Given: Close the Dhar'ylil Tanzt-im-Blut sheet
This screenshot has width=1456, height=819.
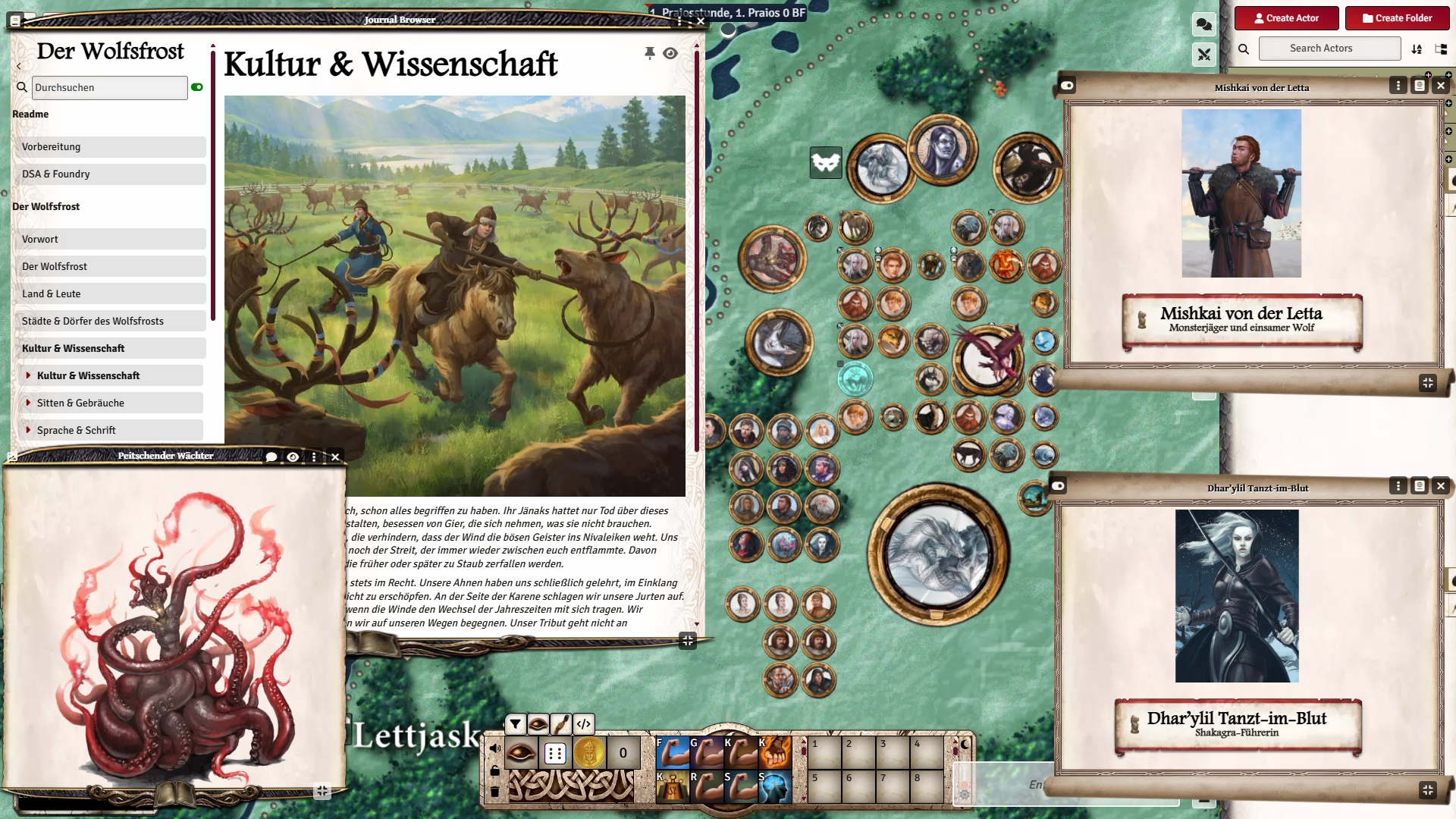Looking at the screenshot, I should pyautogui.click(x=1441, y=486).
